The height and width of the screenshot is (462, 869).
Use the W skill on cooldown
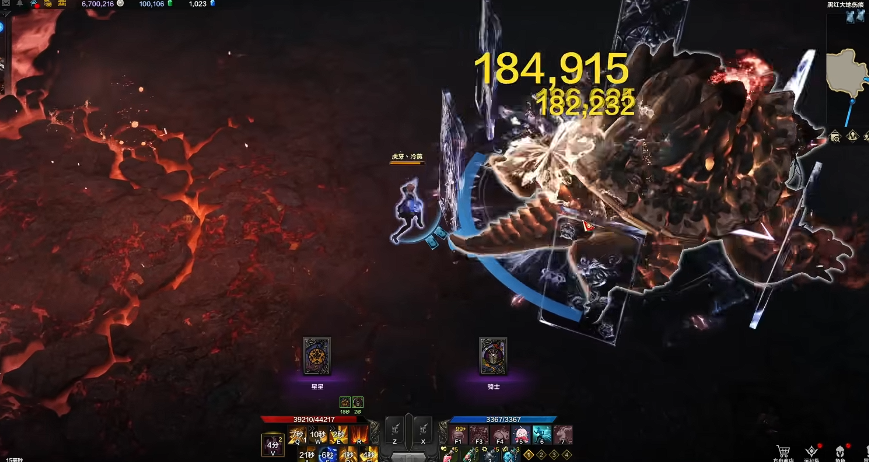pos(318,434)
